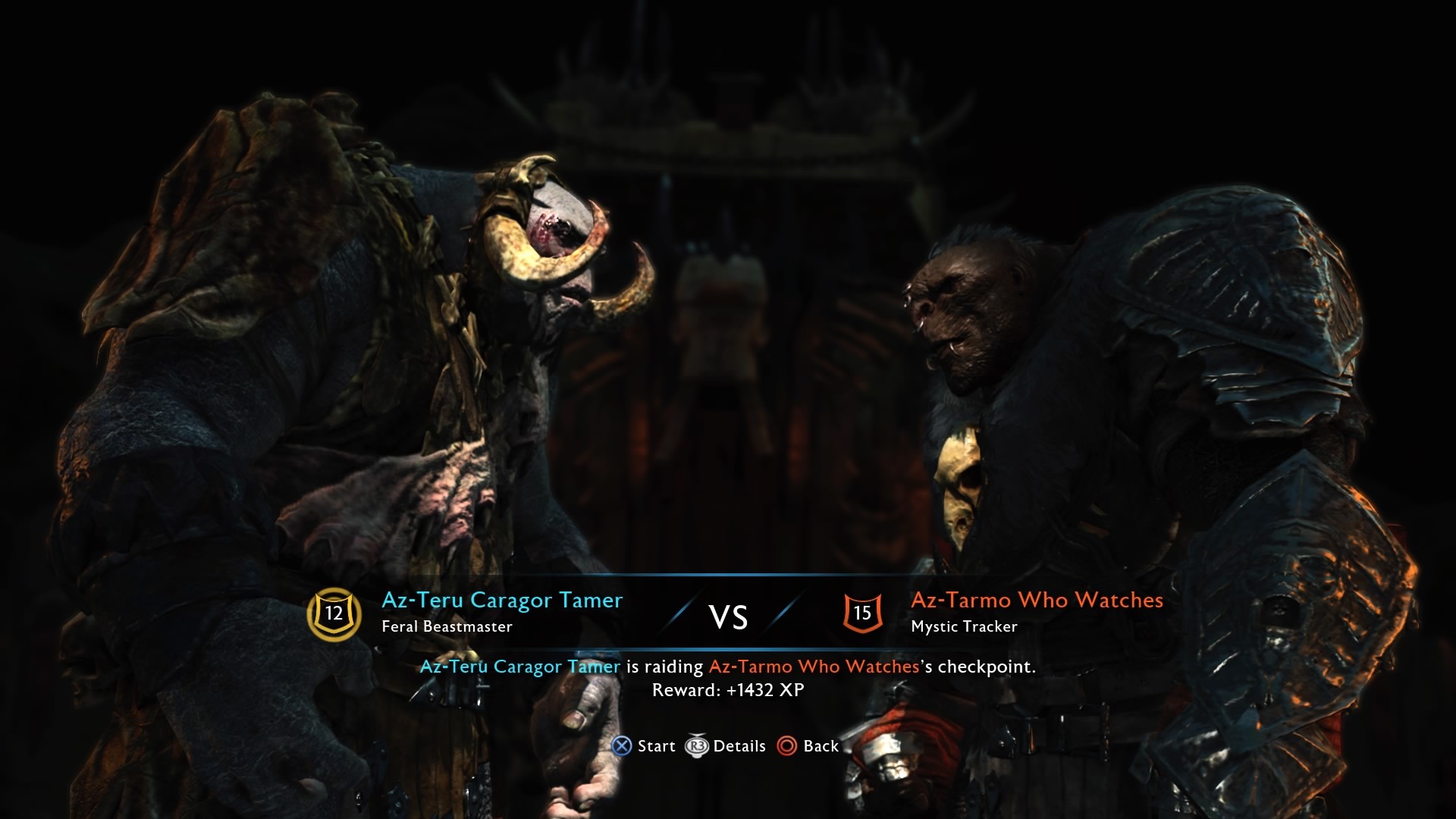Go Back from the versus screen
Screen dimensions: 1456x819
coord(808,746)
